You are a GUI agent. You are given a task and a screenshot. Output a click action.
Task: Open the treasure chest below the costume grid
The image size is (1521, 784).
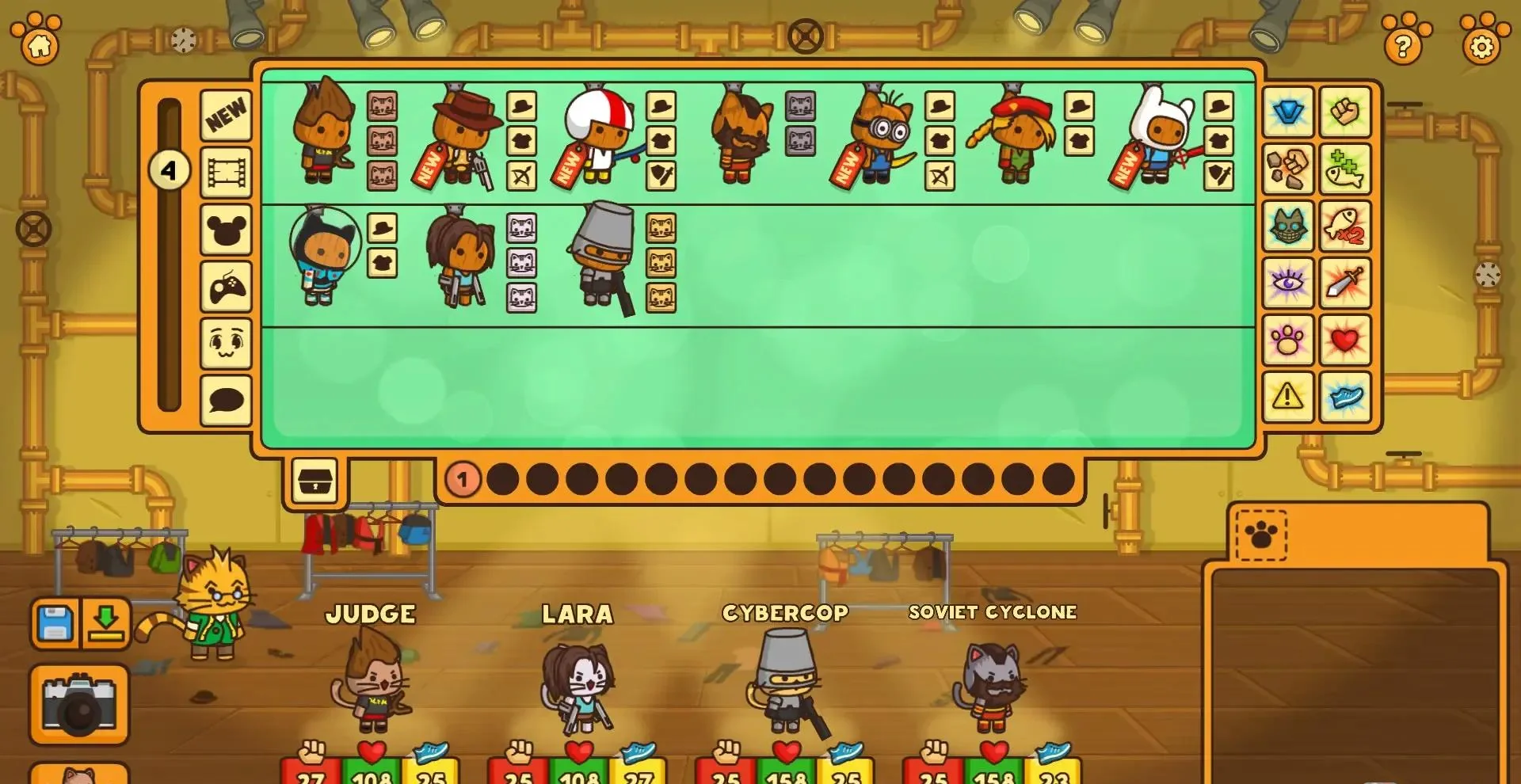pos(316,479)
